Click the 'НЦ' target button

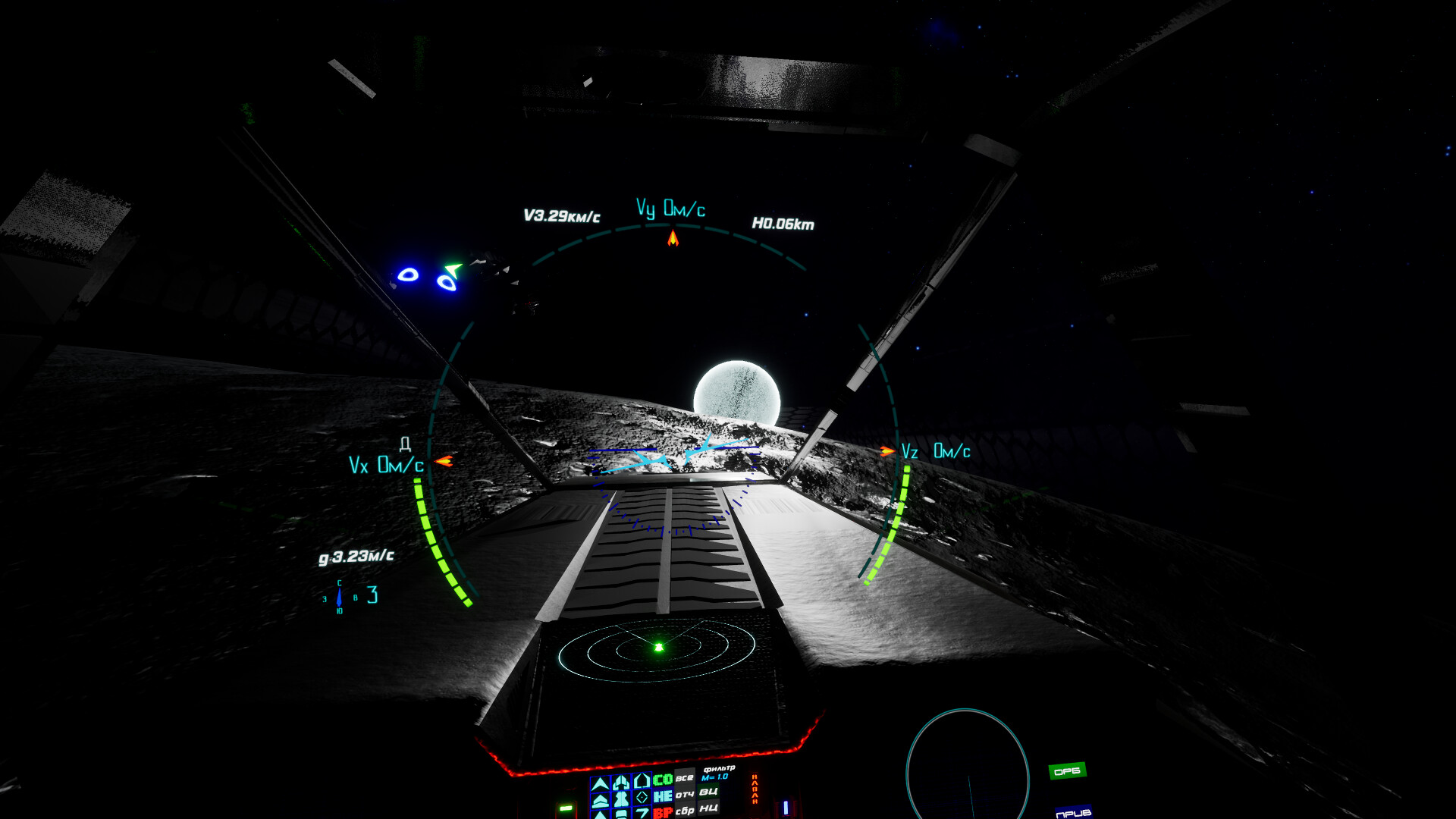(708, 808)
